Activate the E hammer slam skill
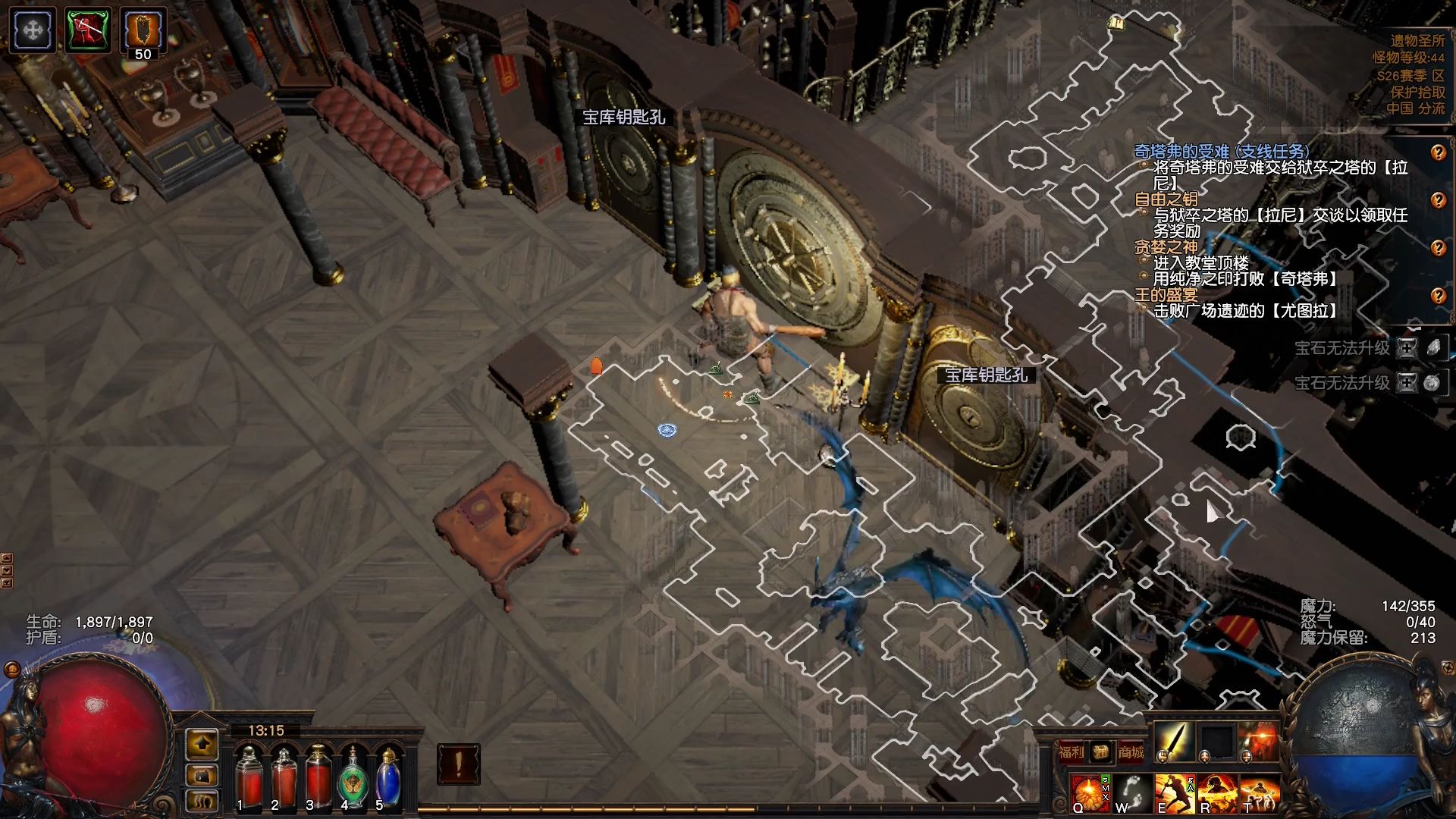Image resolution: width=1456 pixels, height=819 pixels. coord(1173,793)
